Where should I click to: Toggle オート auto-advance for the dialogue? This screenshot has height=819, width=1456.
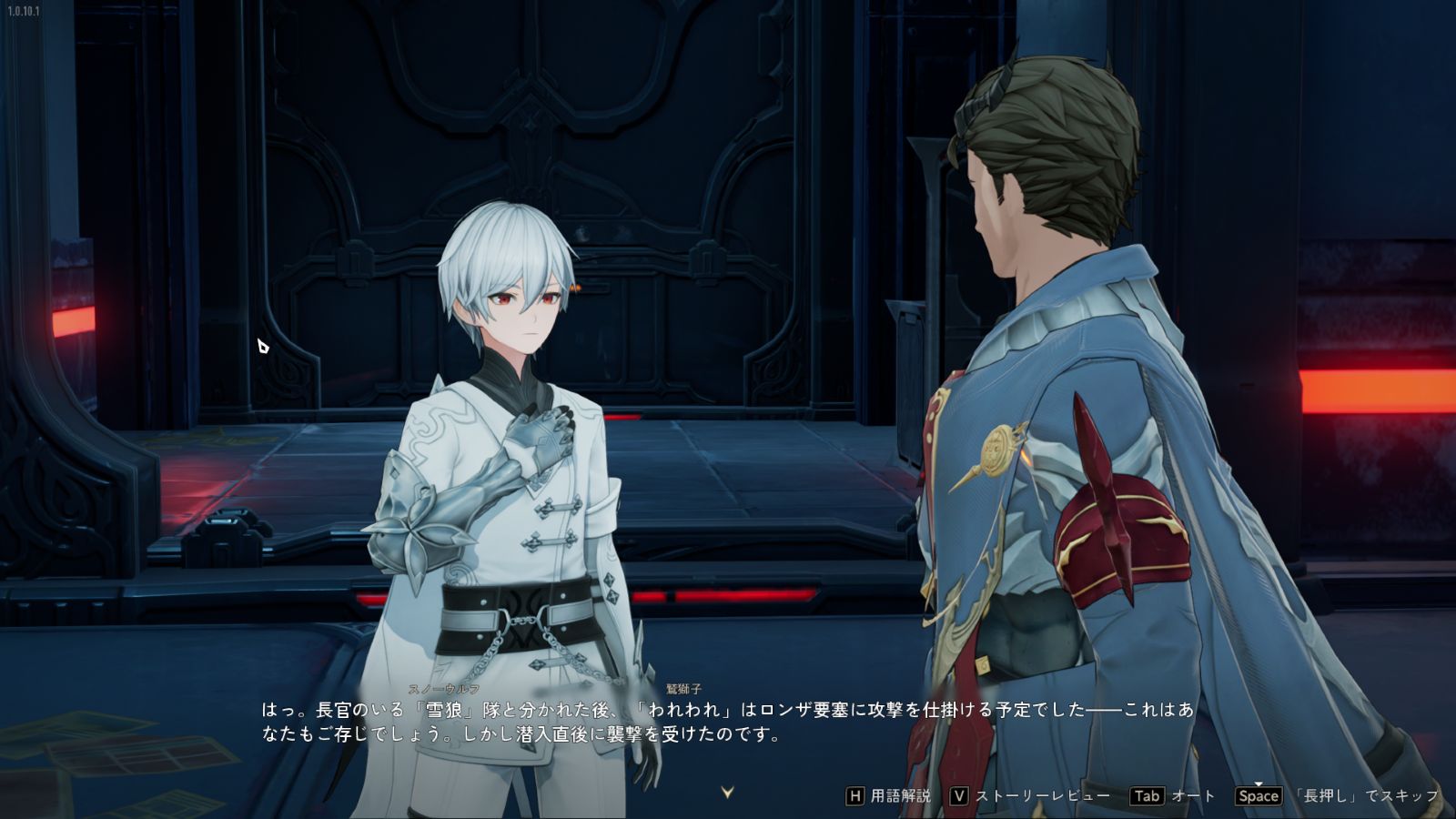[1172, 796]
